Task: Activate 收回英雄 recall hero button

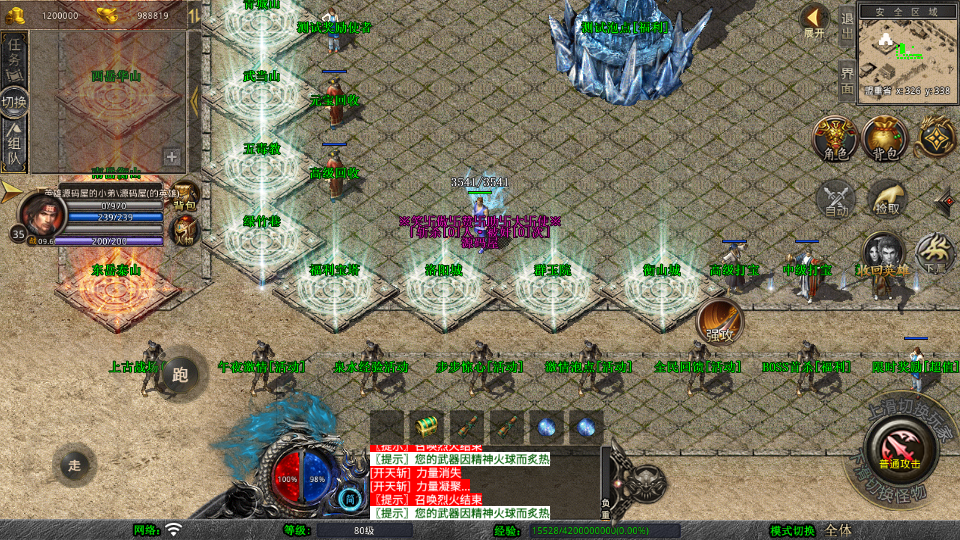Action: [x=882, y=255]
